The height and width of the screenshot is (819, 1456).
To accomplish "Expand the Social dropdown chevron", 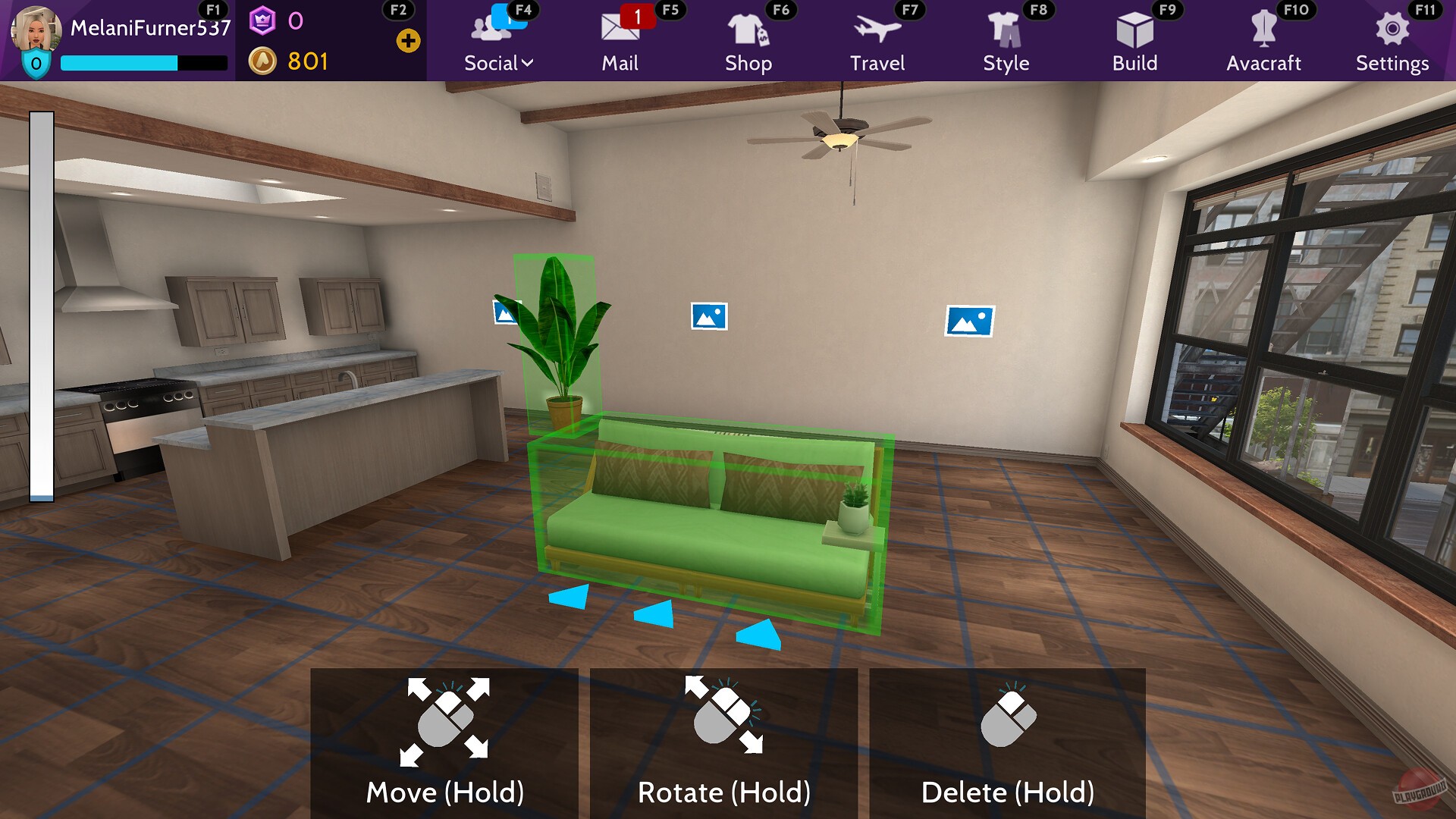I will tap(528, 62).
